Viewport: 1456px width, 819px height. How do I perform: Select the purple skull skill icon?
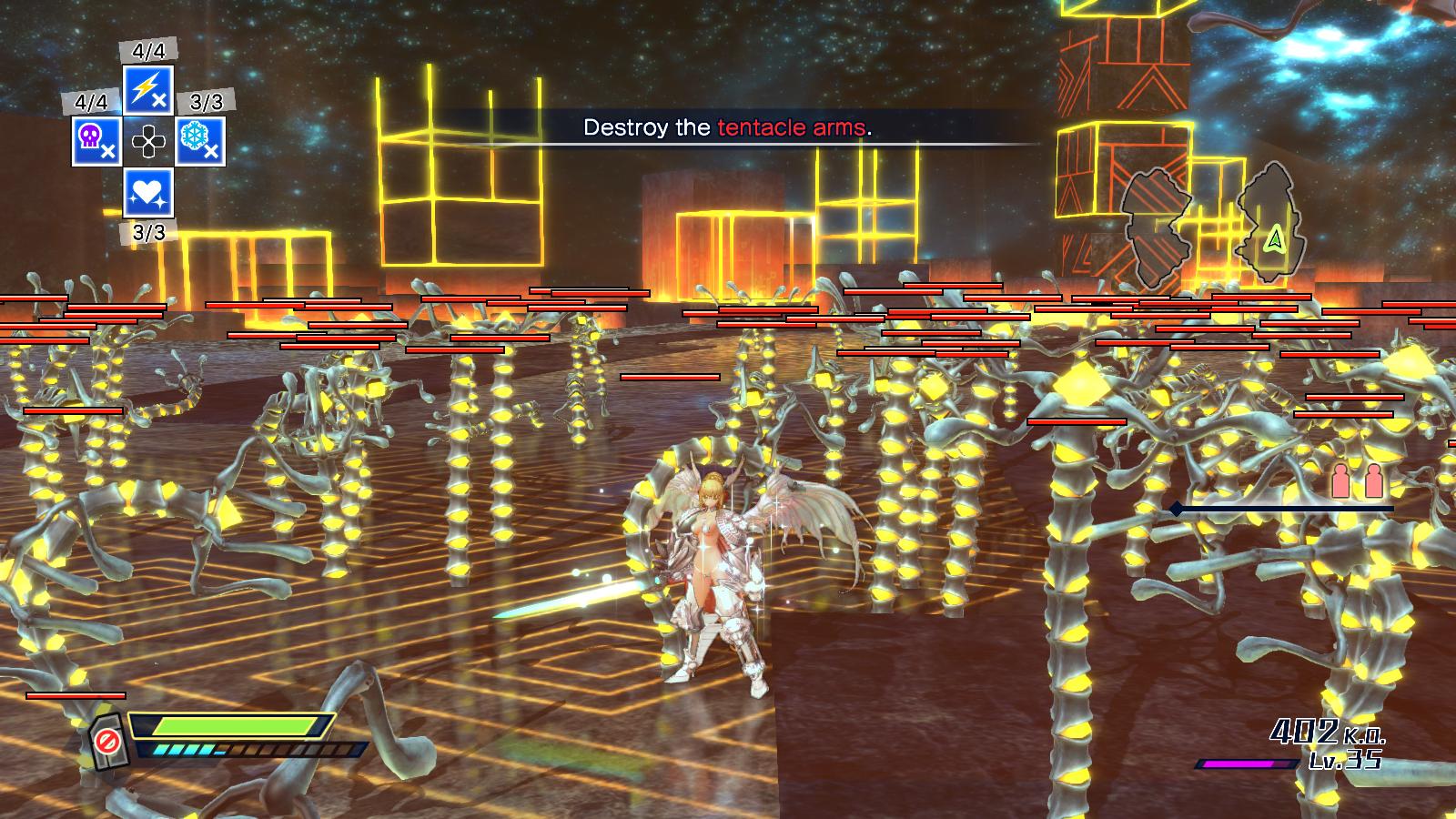click(x=96, y=141)
